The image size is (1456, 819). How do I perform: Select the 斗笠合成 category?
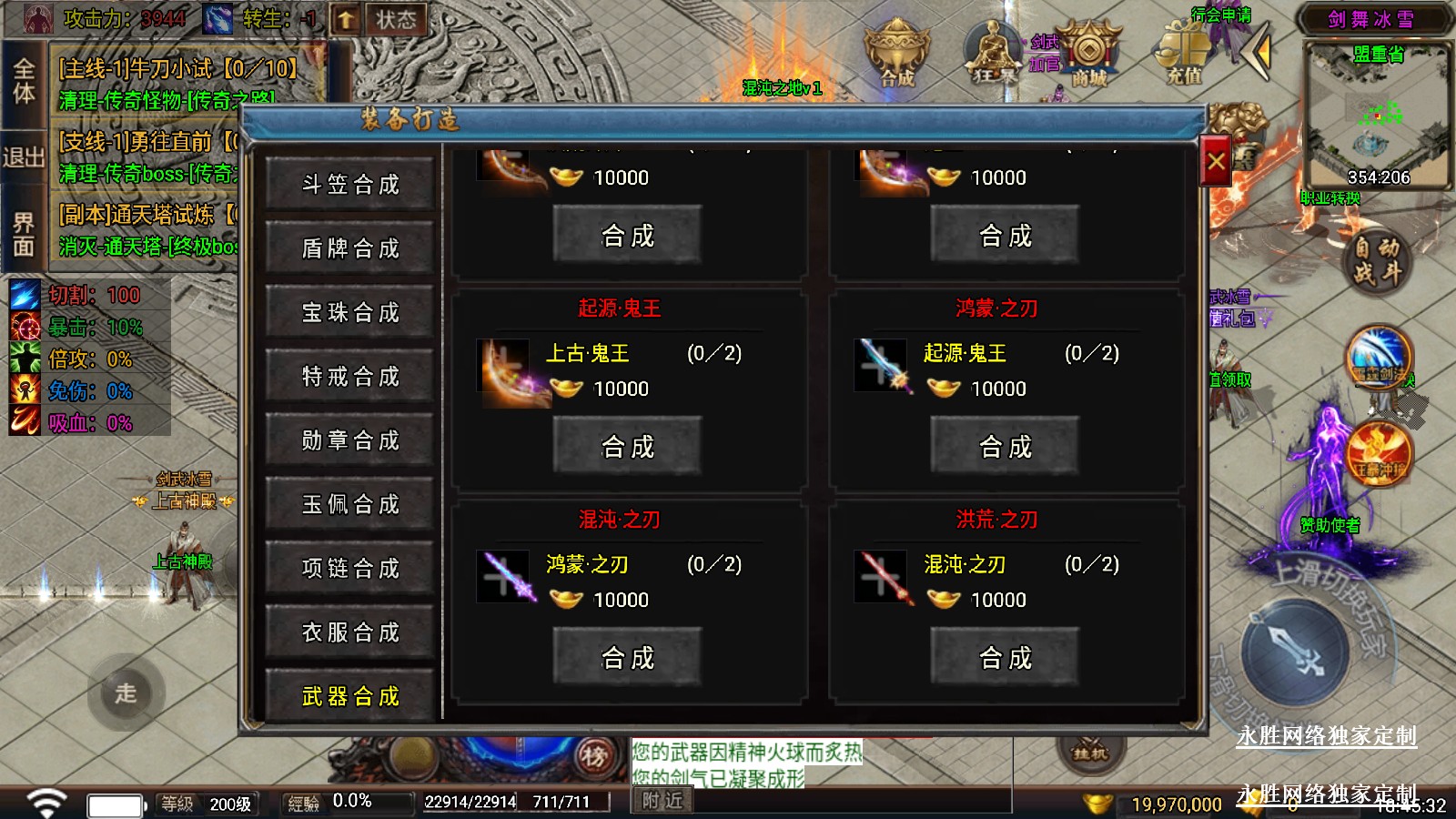coord(350,185)
